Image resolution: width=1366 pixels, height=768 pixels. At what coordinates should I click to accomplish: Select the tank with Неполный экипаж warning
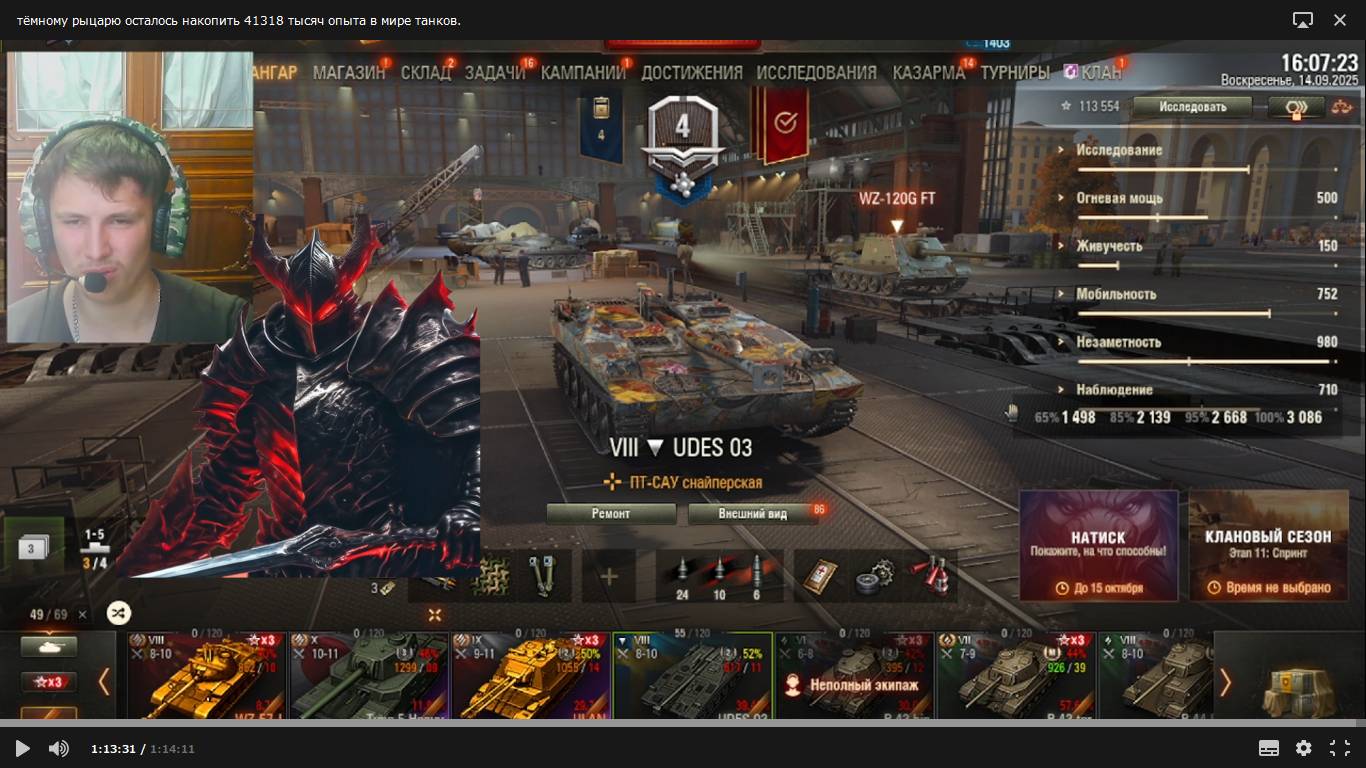pos(854,675)
